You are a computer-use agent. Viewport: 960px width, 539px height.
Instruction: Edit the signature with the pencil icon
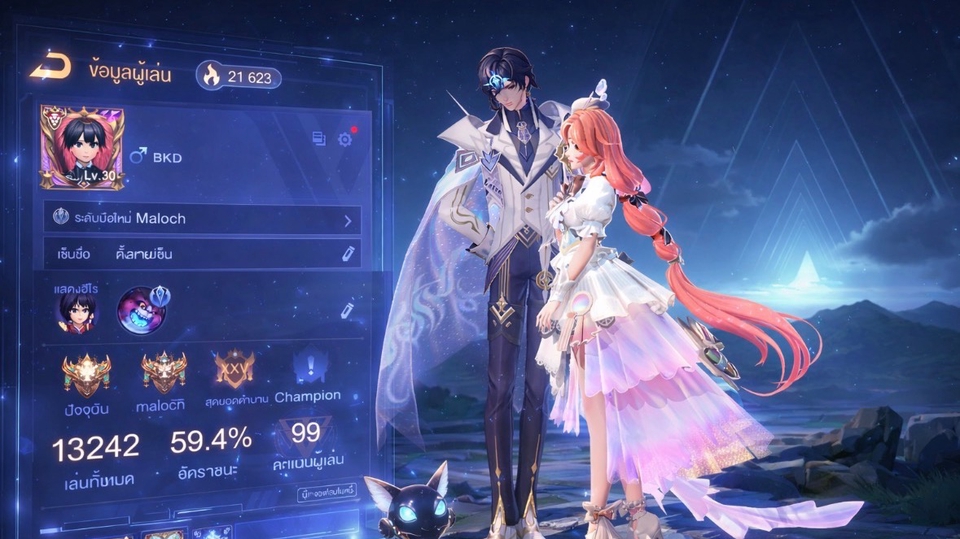point(348,254)
